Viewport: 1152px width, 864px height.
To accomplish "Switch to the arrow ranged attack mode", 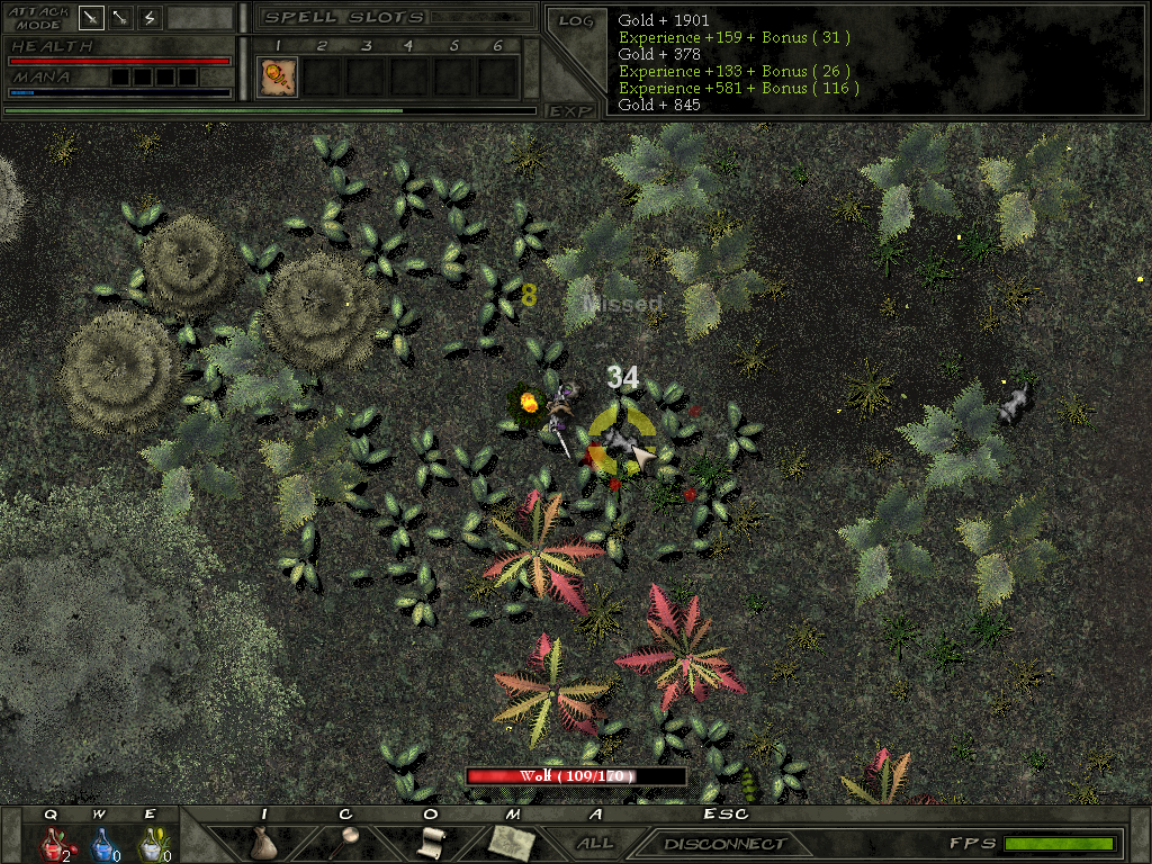I will click(121, 18).
